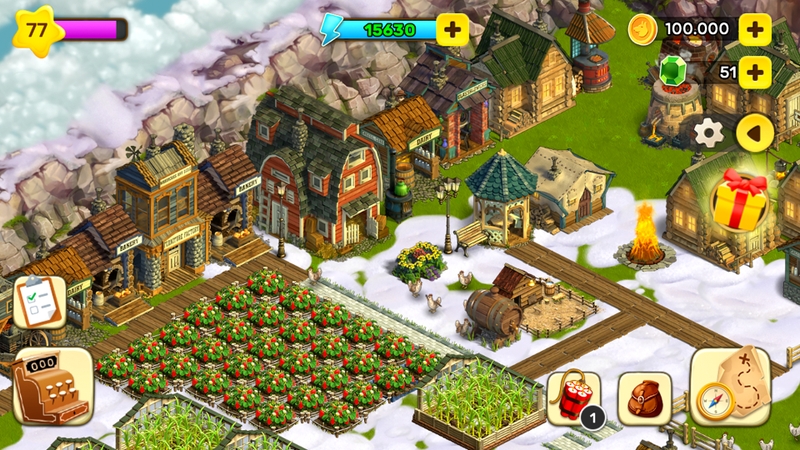800x450 pixels.
Task: Tap the level 77 star badge
Action: point(37,29)
